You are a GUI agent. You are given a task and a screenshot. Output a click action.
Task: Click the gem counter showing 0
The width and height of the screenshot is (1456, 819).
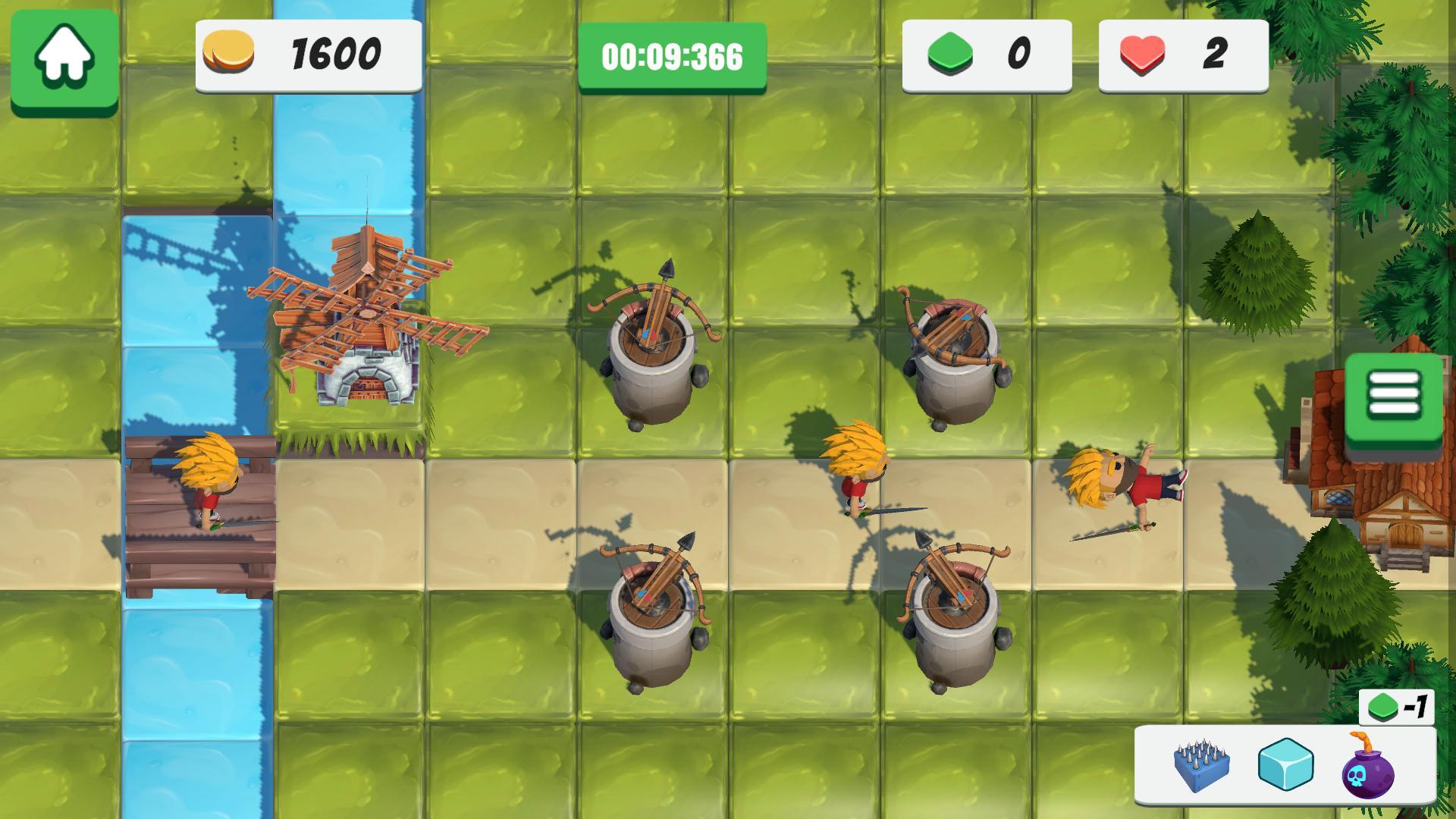click(1020, 53)
